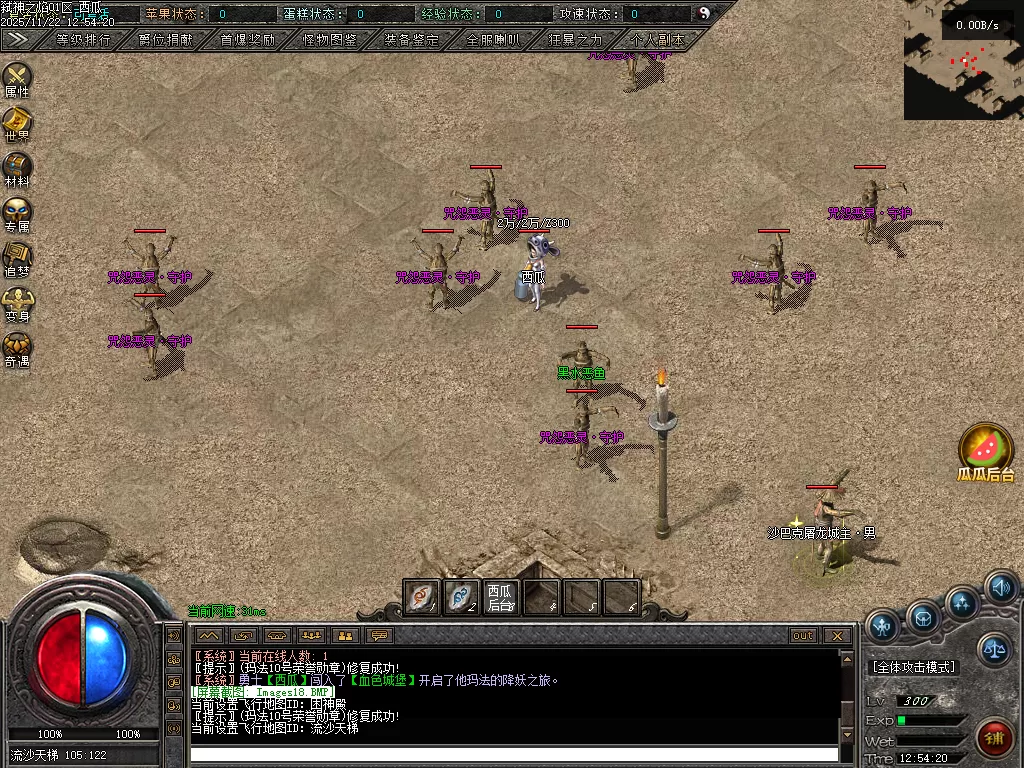Open the character equipment round button
The image size is (1024, 768).
[x=882, y=627]
